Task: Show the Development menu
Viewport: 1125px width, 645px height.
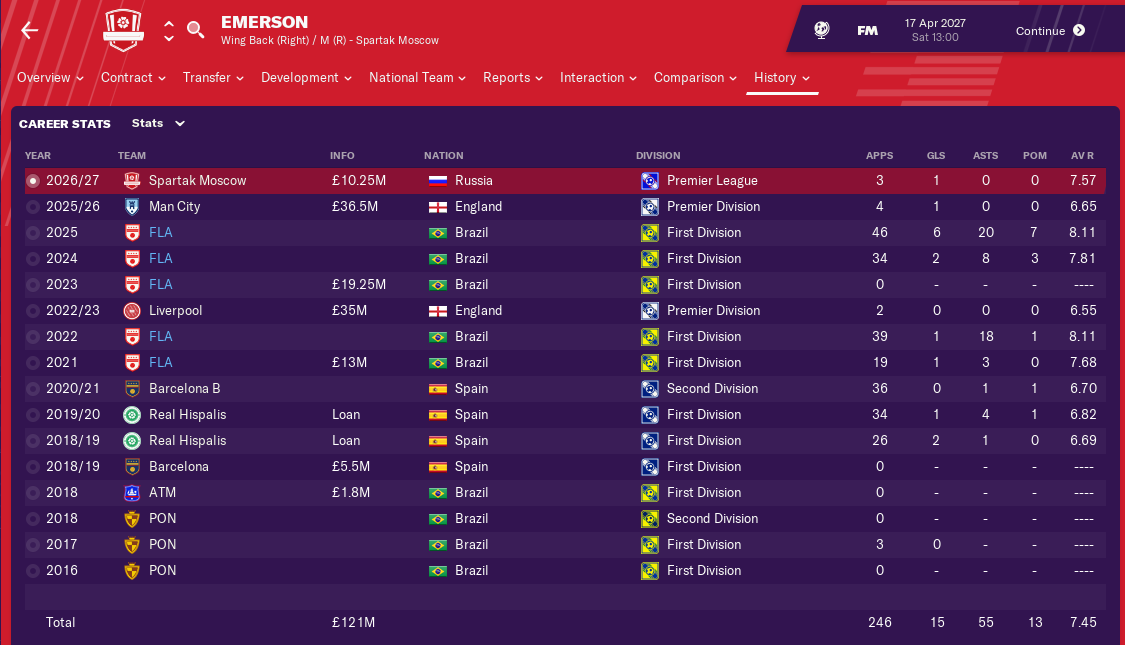Action: tap(306, 78)
